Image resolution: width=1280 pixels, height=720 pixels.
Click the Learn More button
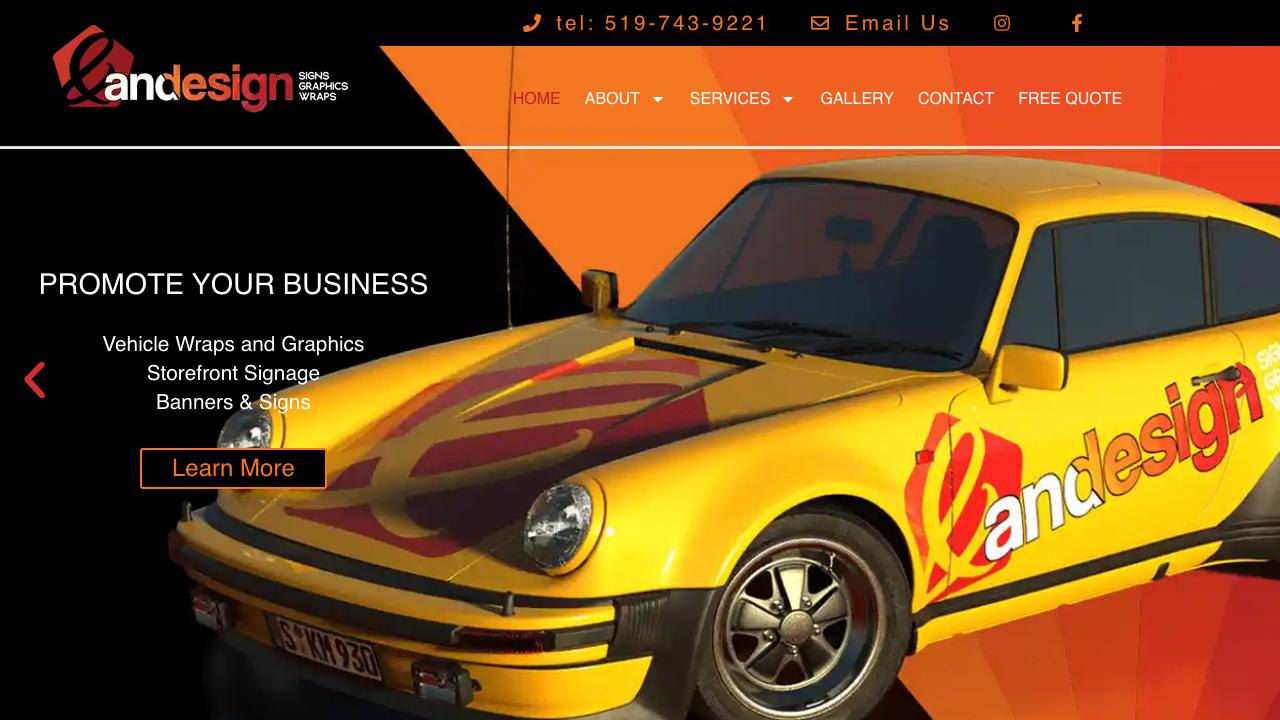(x=233, y=468)
